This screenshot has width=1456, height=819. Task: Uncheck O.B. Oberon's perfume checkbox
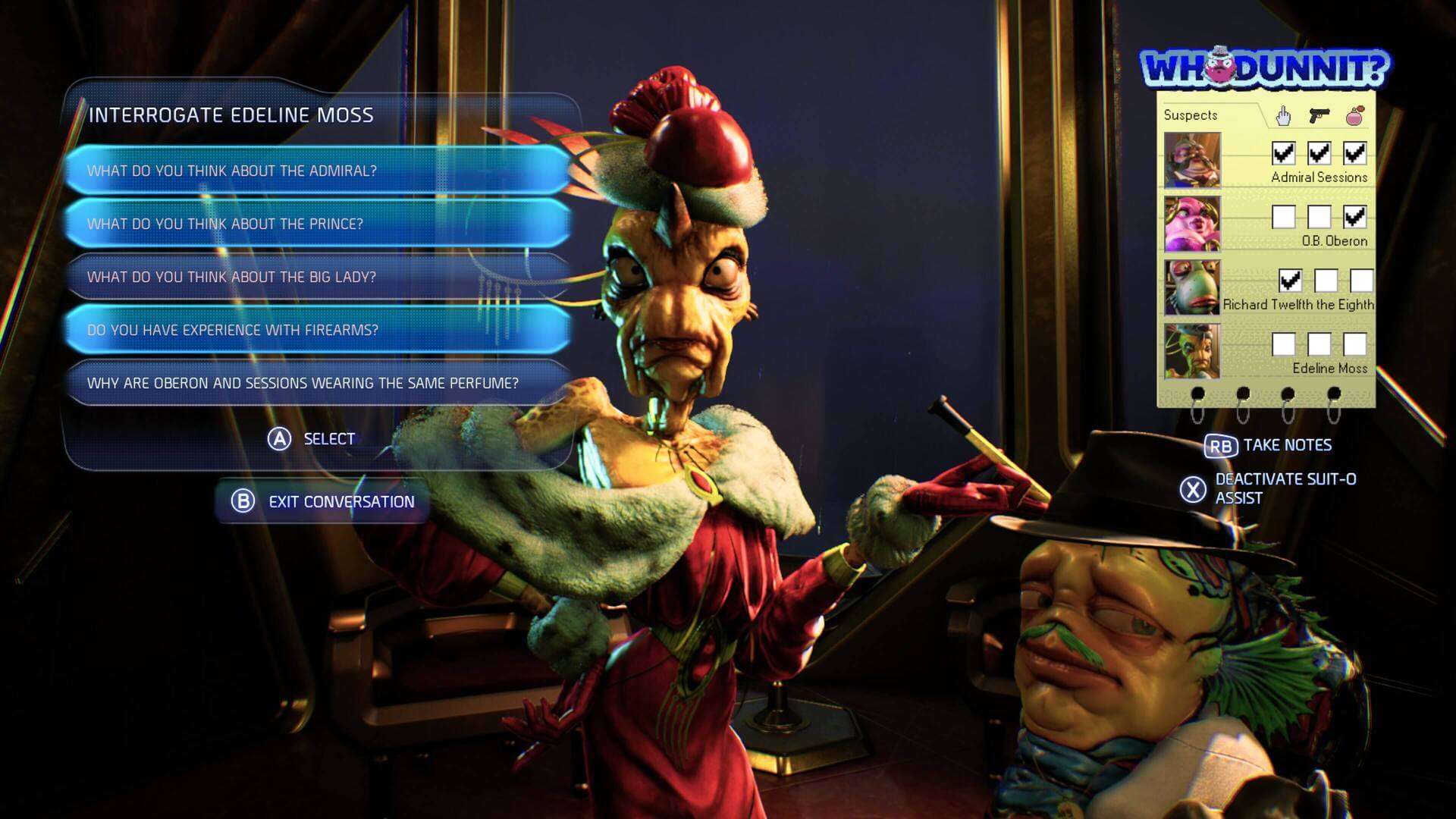click(1354, 217)
